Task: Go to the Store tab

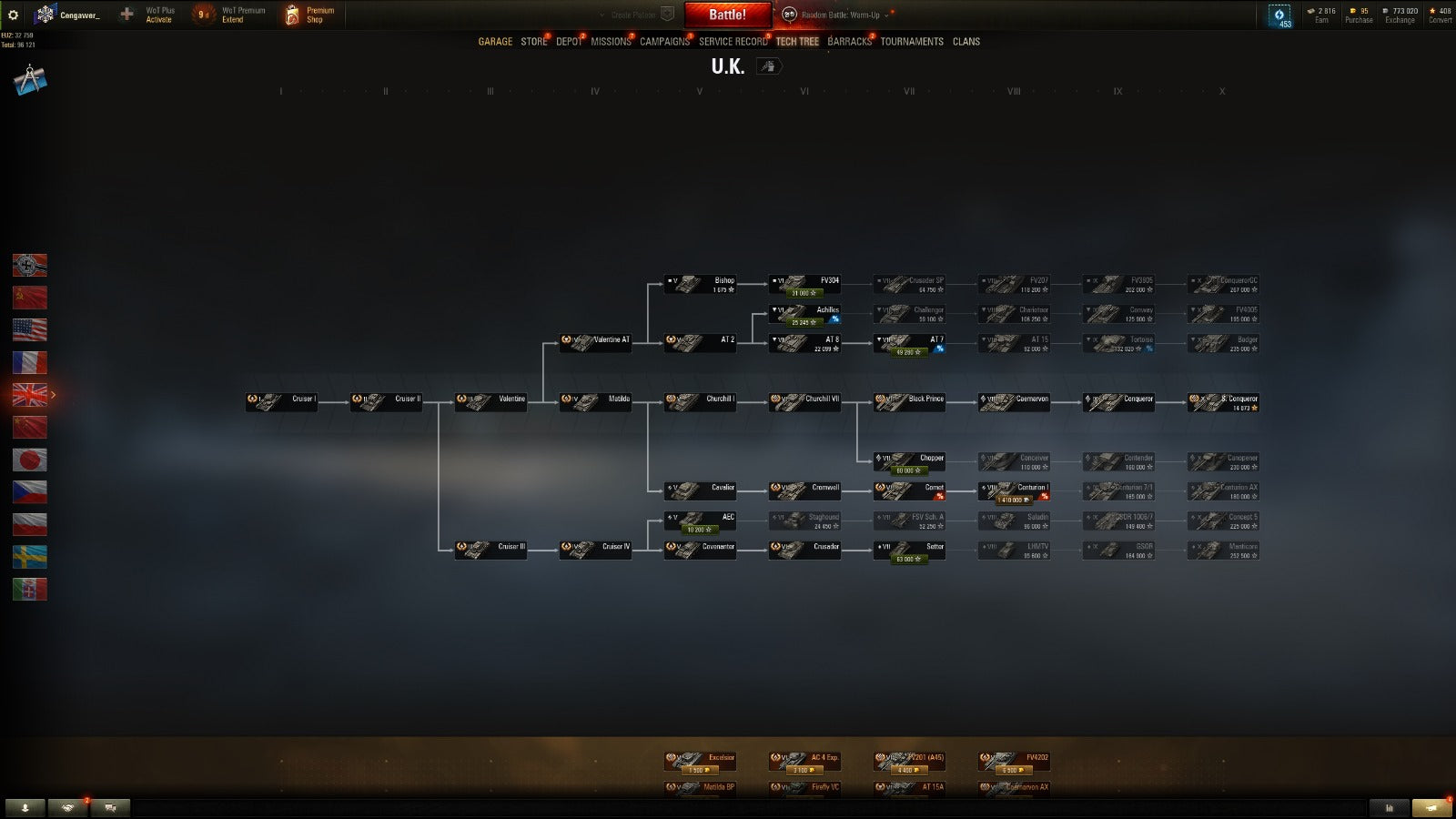Action: (533, 42)
